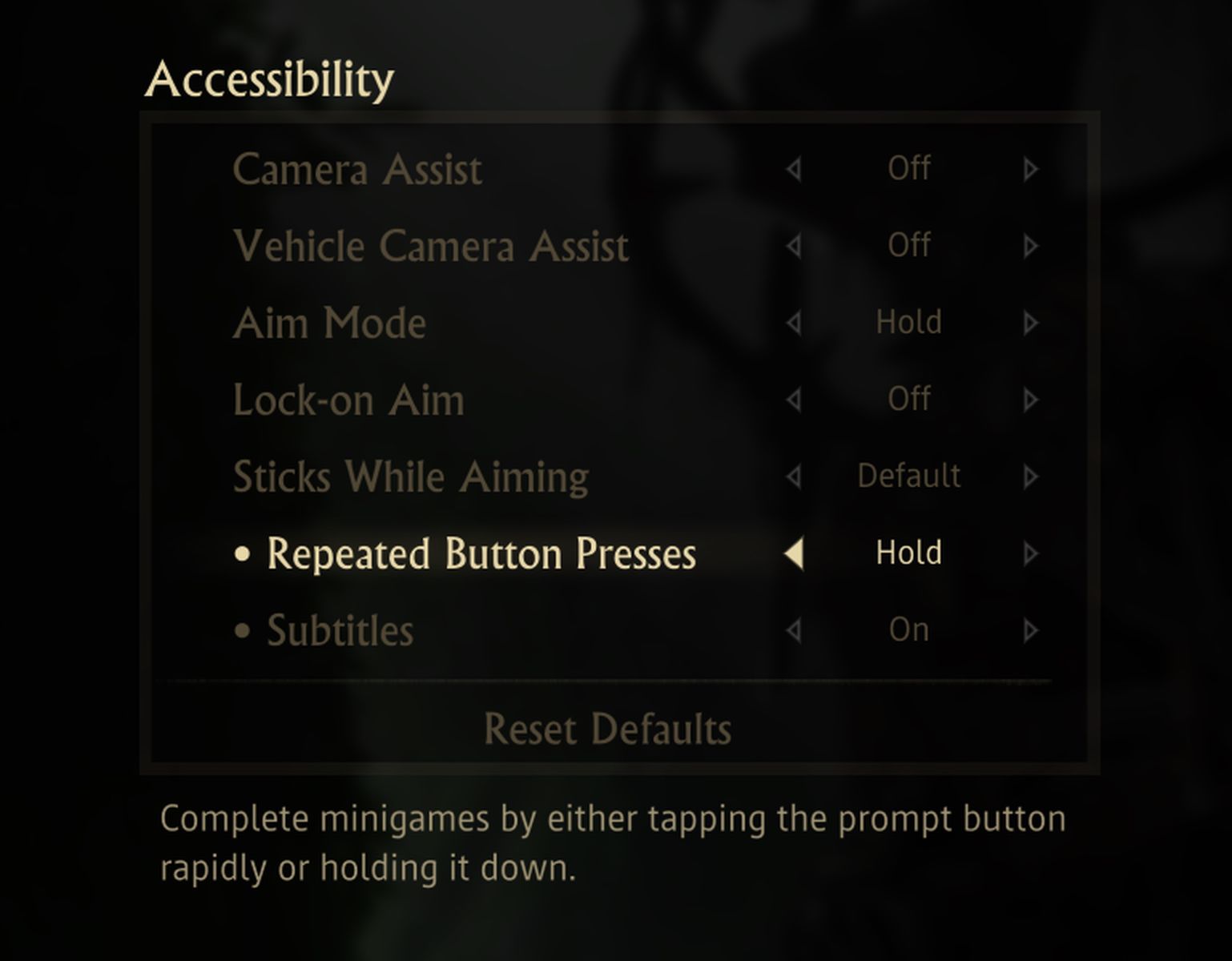This screenshot has height=961, width=1232.
Task: Click the right arrow beside Subtitles
Action: click(x=1029, y=629)
